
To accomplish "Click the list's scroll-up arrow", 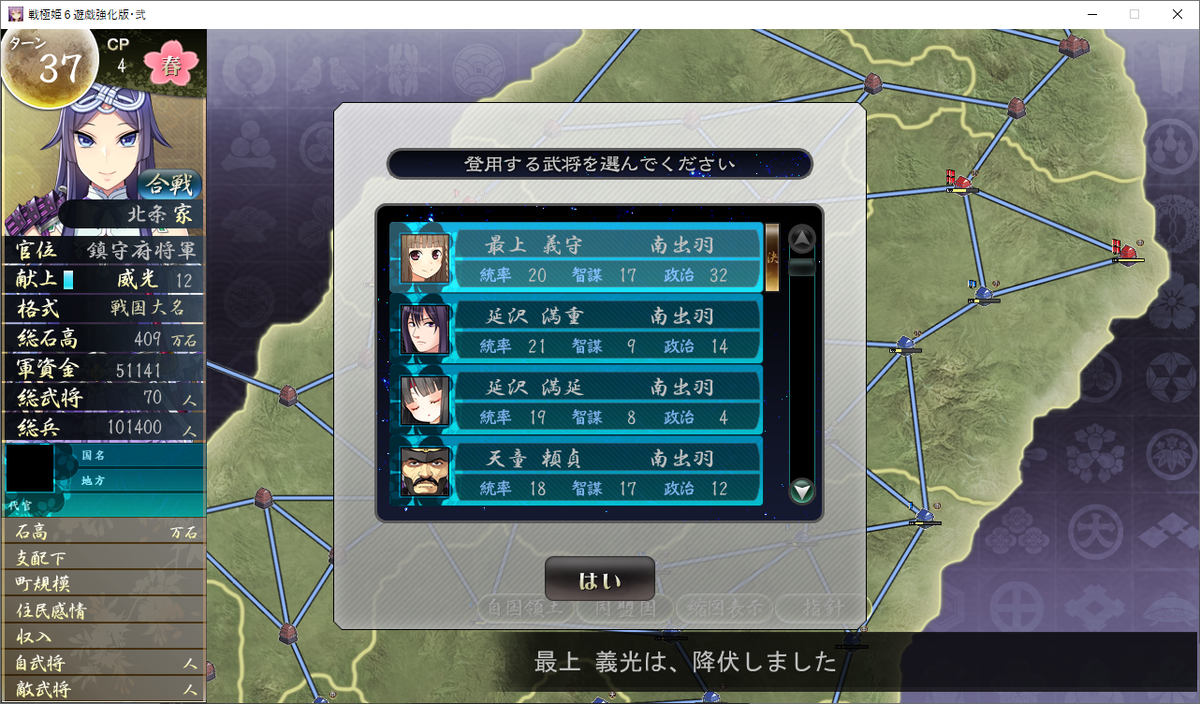I will tap(802, 239).
